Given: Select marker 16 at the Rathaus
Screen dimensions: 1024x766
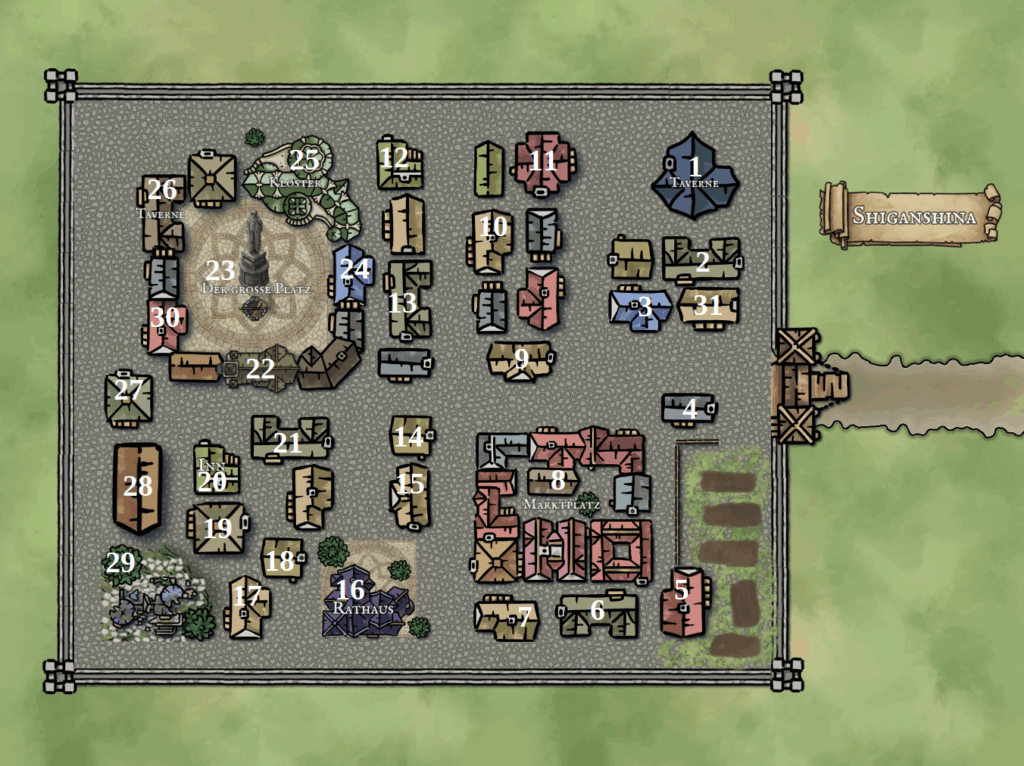Looking at the screenshot, I should [x=350, y=590].
